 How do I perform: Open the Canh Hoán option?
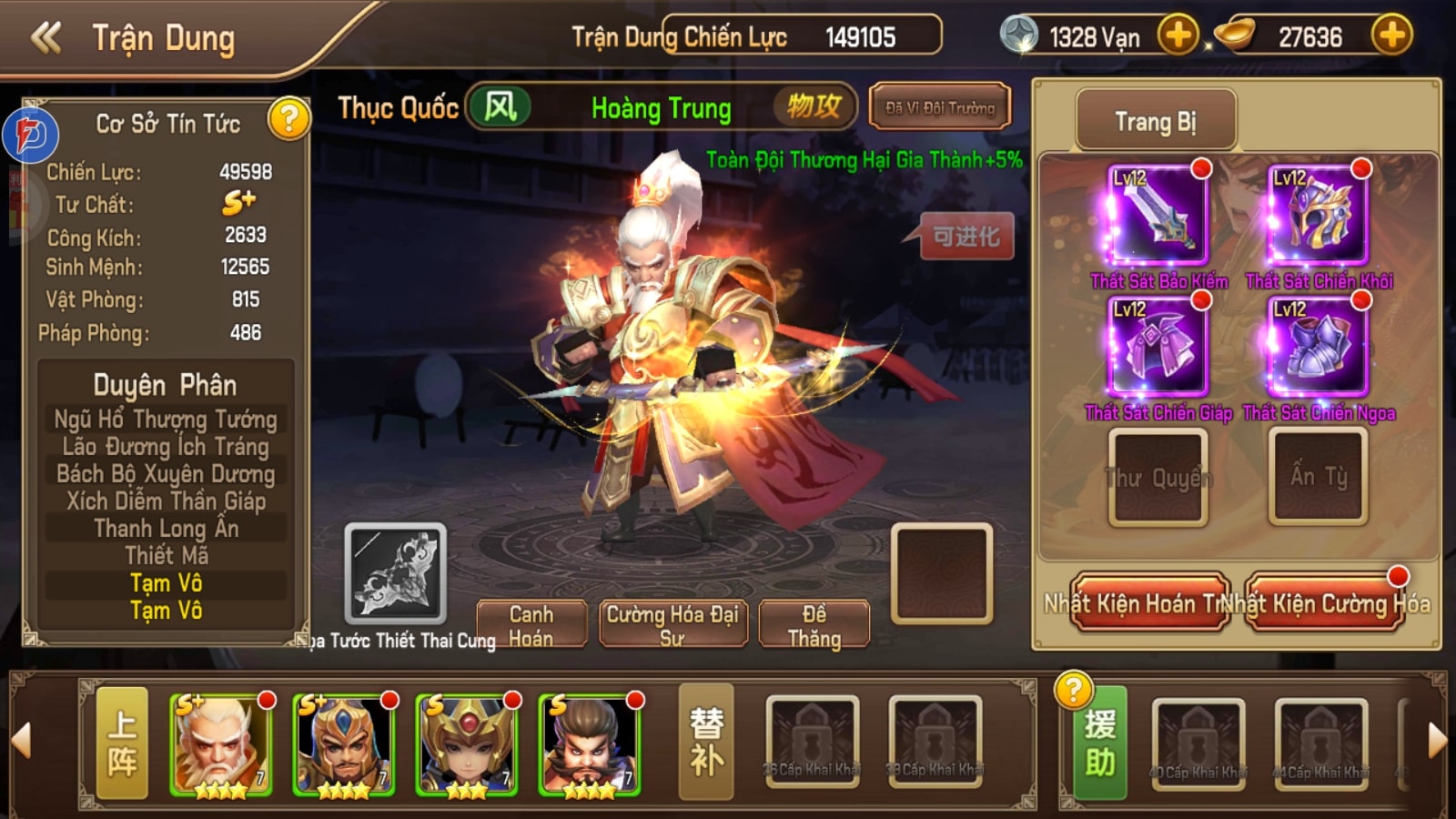531,625
